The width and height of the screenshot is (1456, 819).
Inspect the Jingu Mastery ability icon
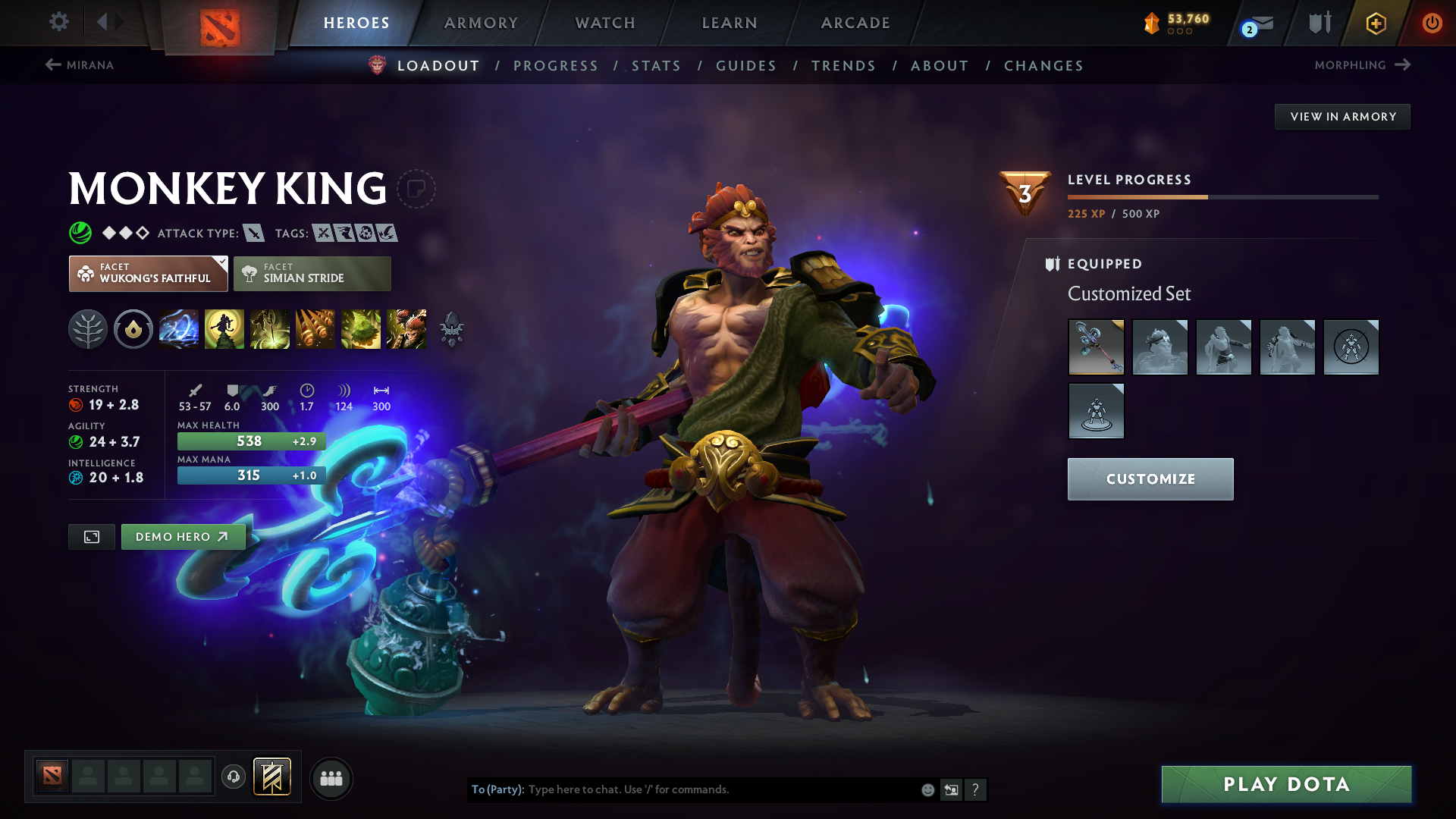pos(315,329)
